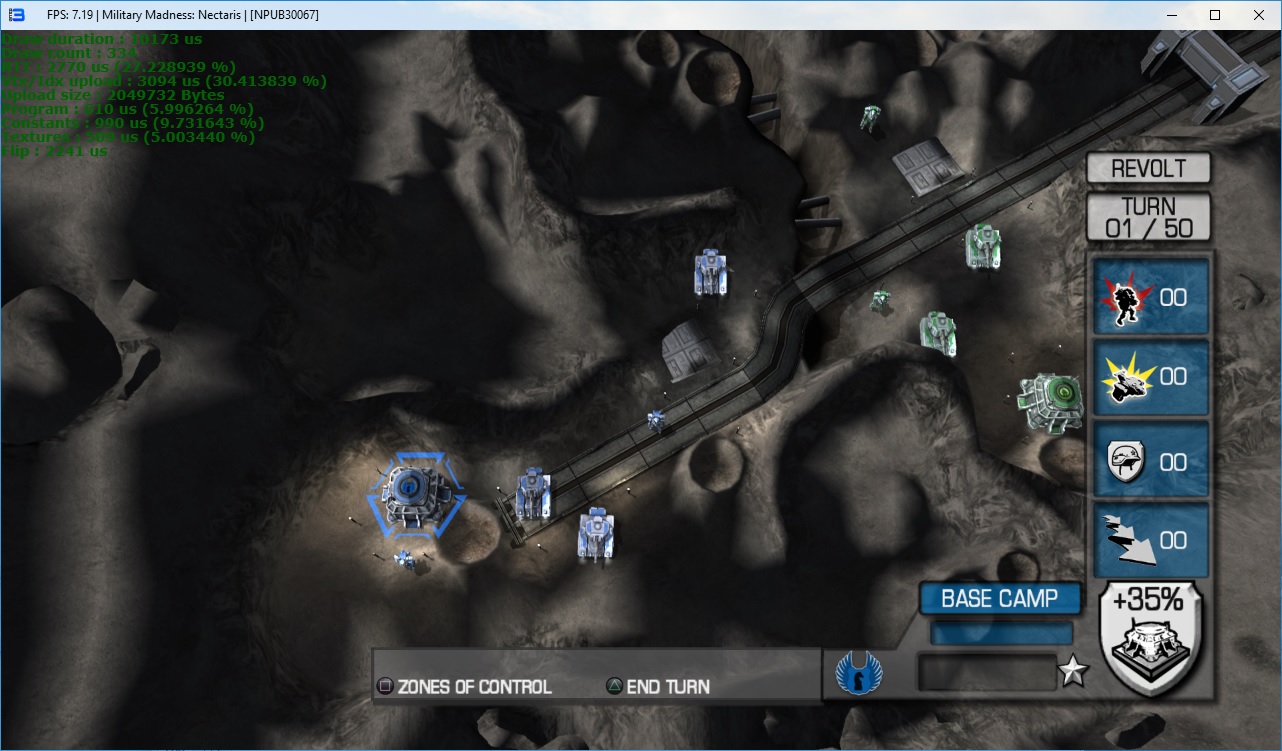Screen dimensions: 1282x751
Task: Click the REVOLT mission name panel
Action: [1148, 168]
